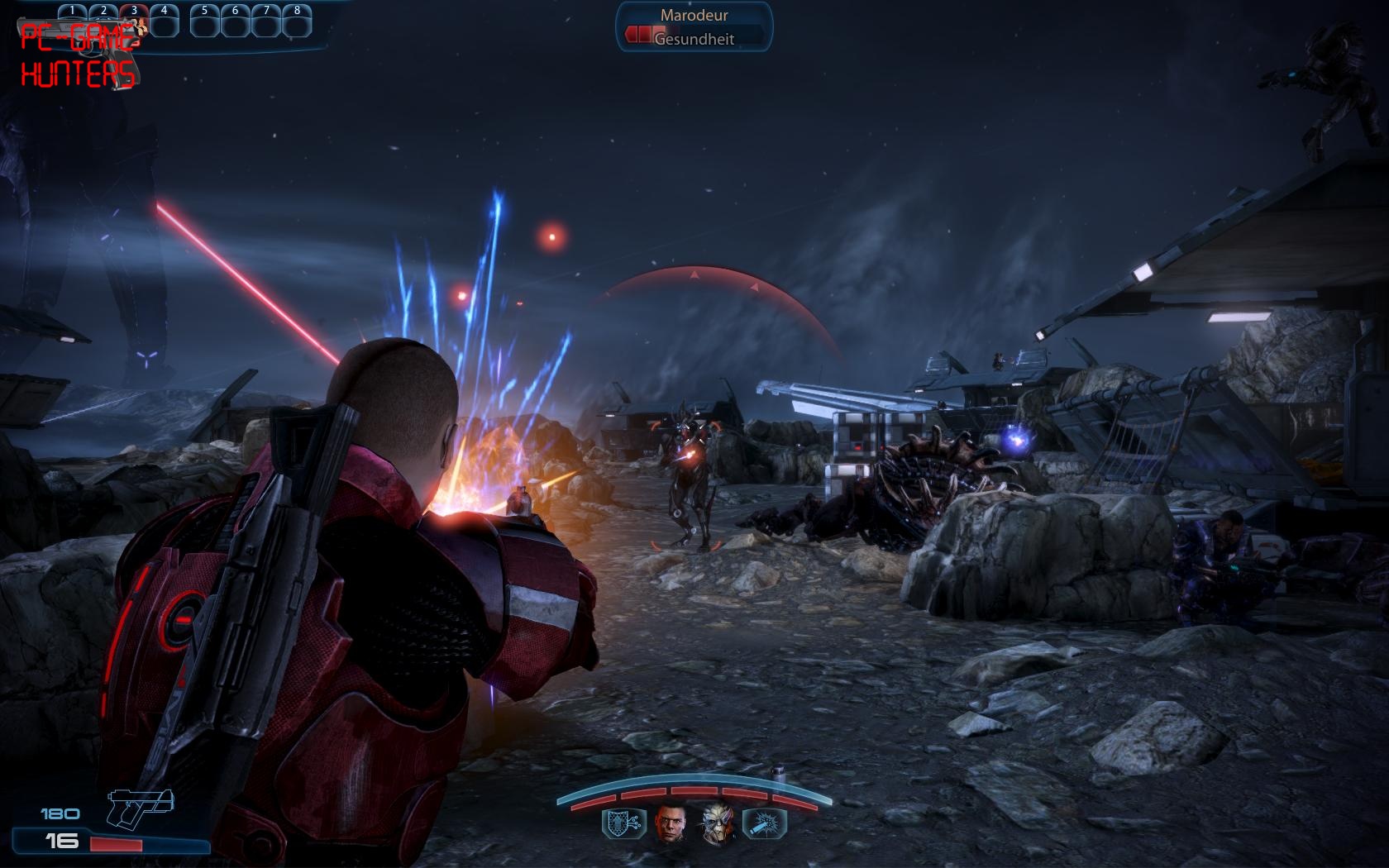The height and width of the screenshot is (868, 1389).
Task: Select the turian squadmate portrait
Action: [717, 824]
